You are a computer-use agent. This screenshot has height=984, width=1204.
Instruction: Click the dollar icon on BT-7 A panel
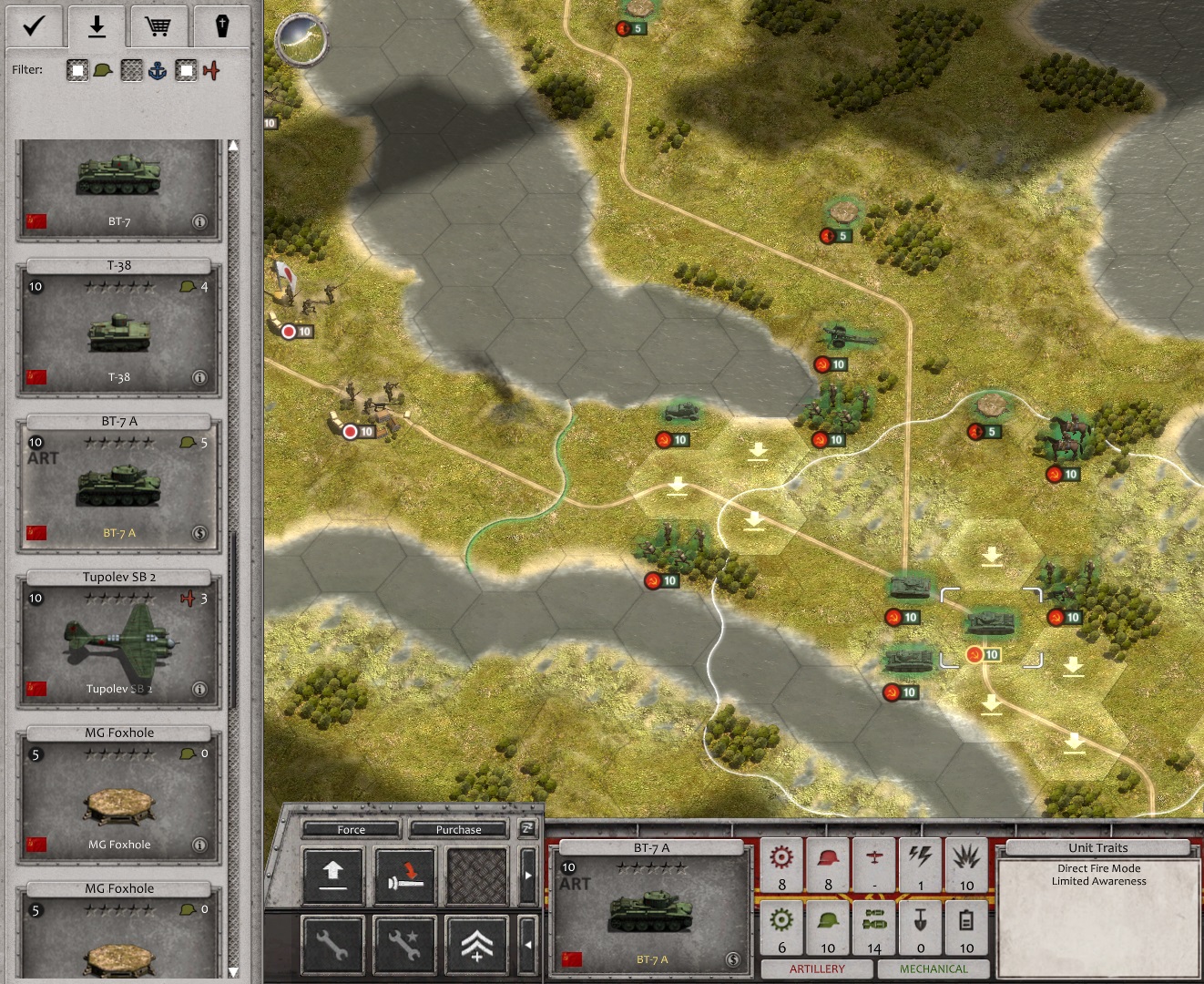(732, 958)
